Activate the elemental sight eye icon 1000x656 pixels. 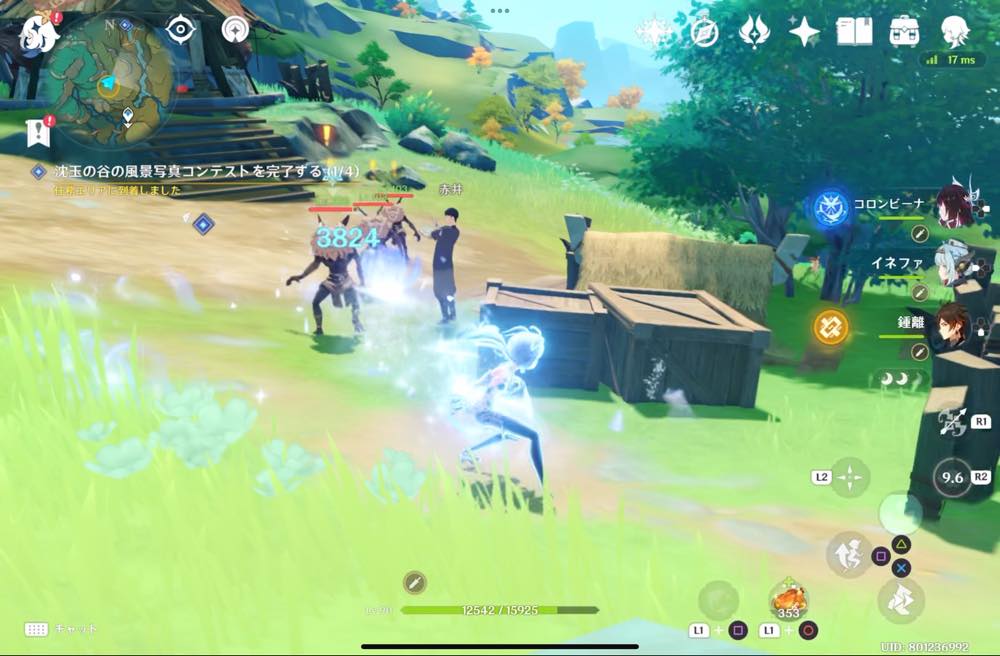[179, 29]
